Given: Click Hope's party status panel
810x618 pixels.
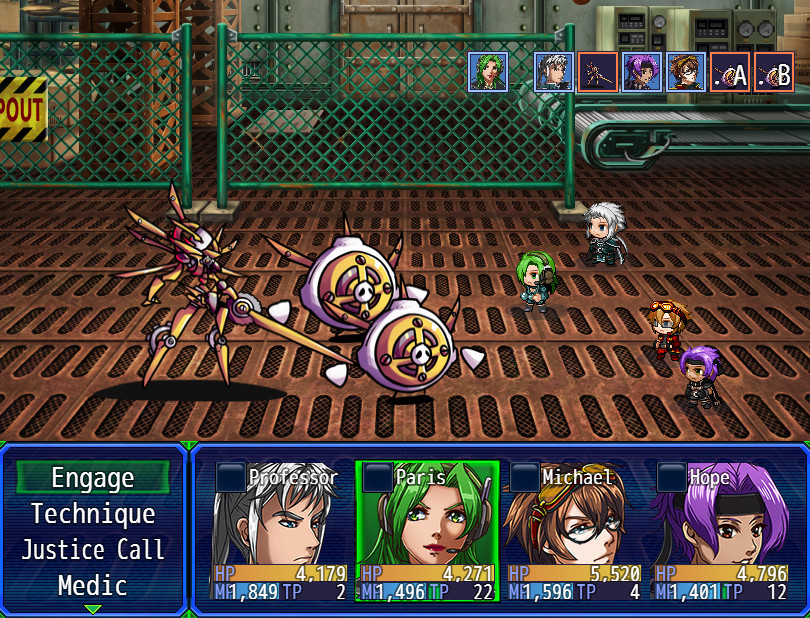Looking at the screenshot, I should [722, 531].
